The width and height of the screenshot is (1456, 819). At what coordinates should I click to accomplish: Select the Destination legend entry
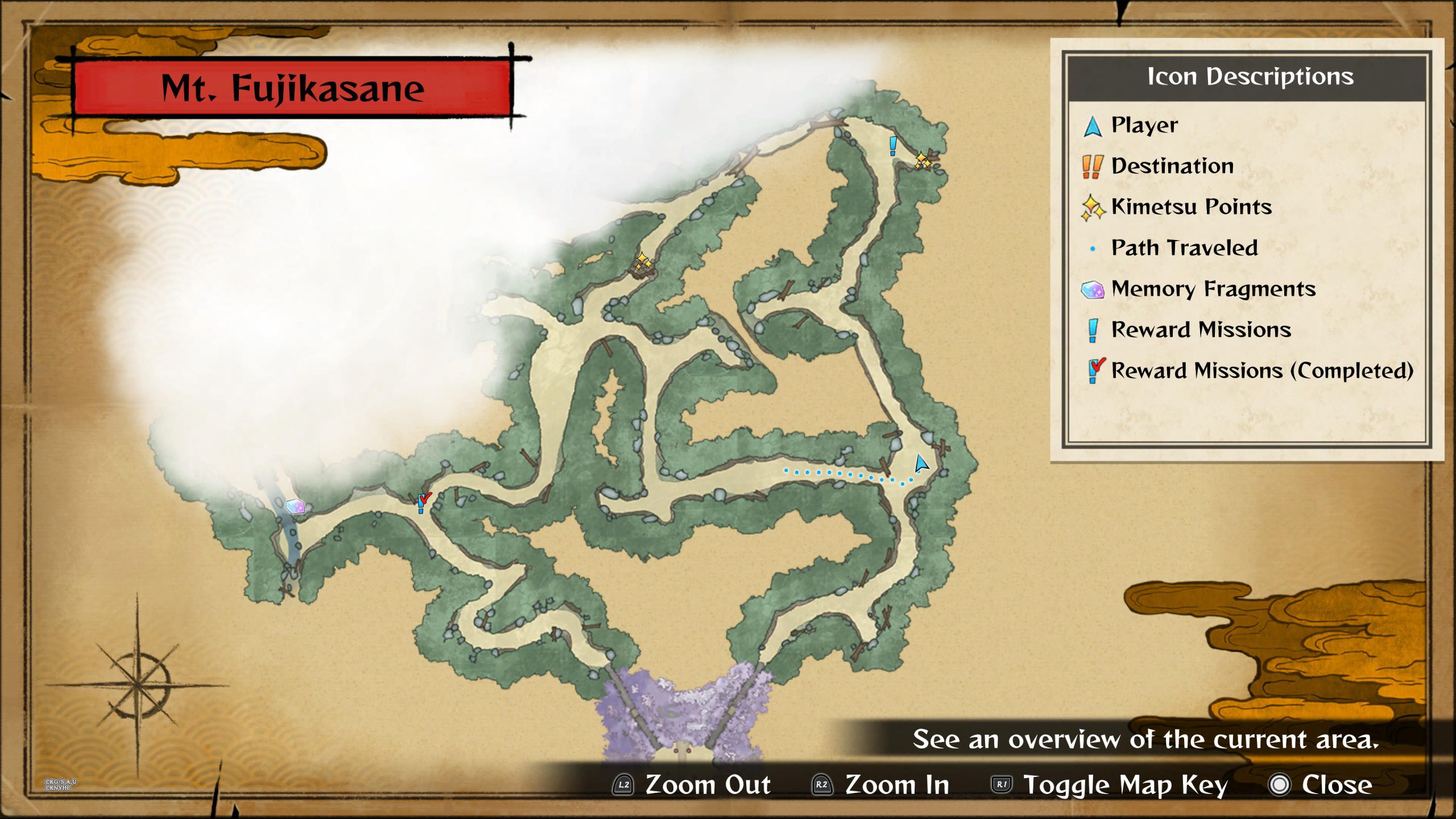1172,166
